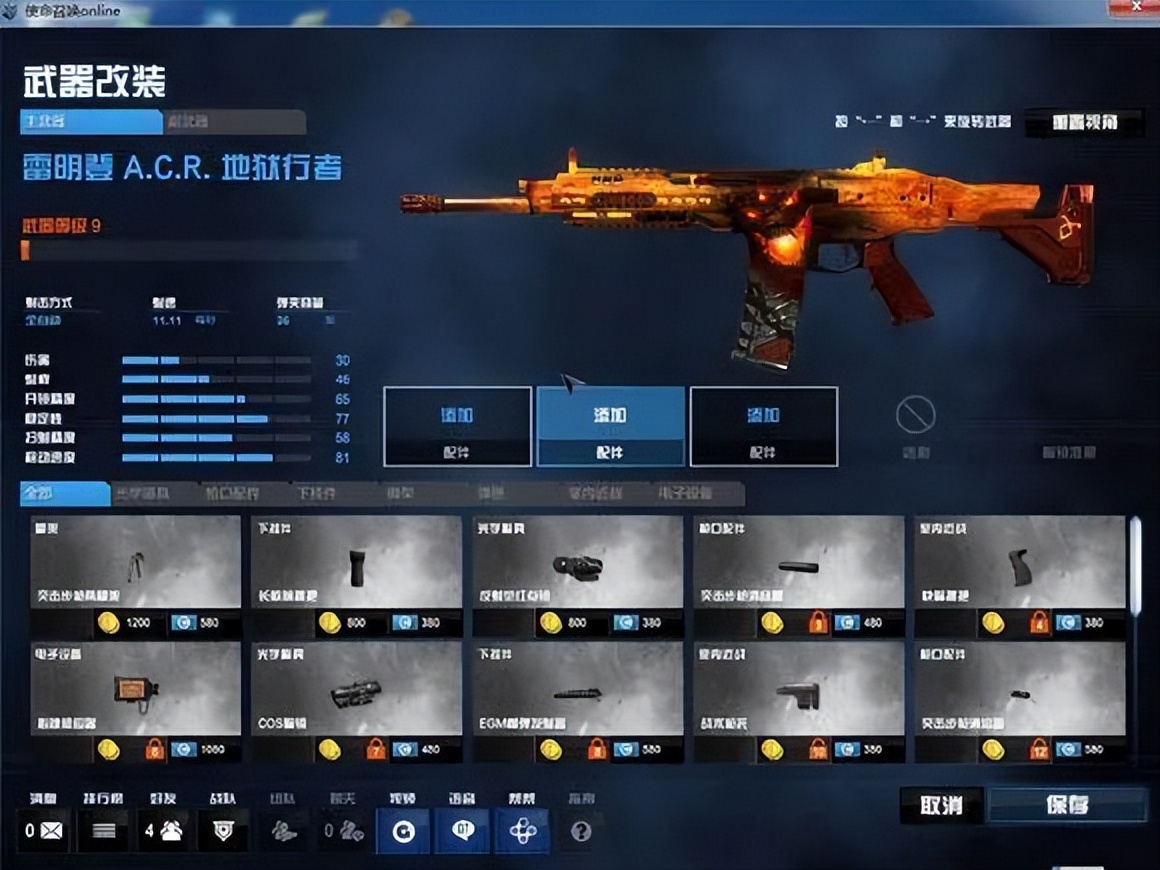Open the messages envelope icon
Image resolution: width=1160 pixels, height=870 pixels.
click(44, 830)
